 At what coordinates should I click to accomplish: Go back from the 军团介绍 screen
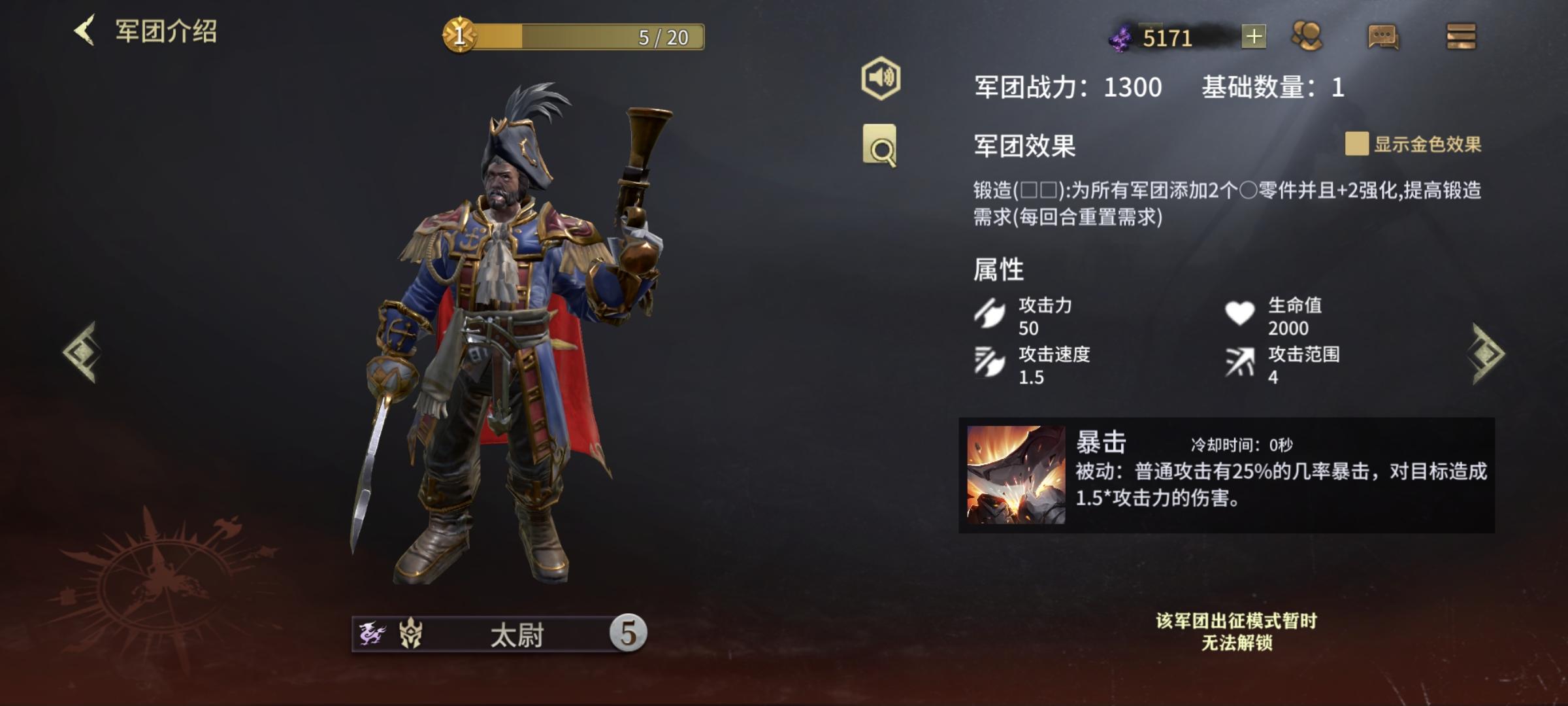86,31
